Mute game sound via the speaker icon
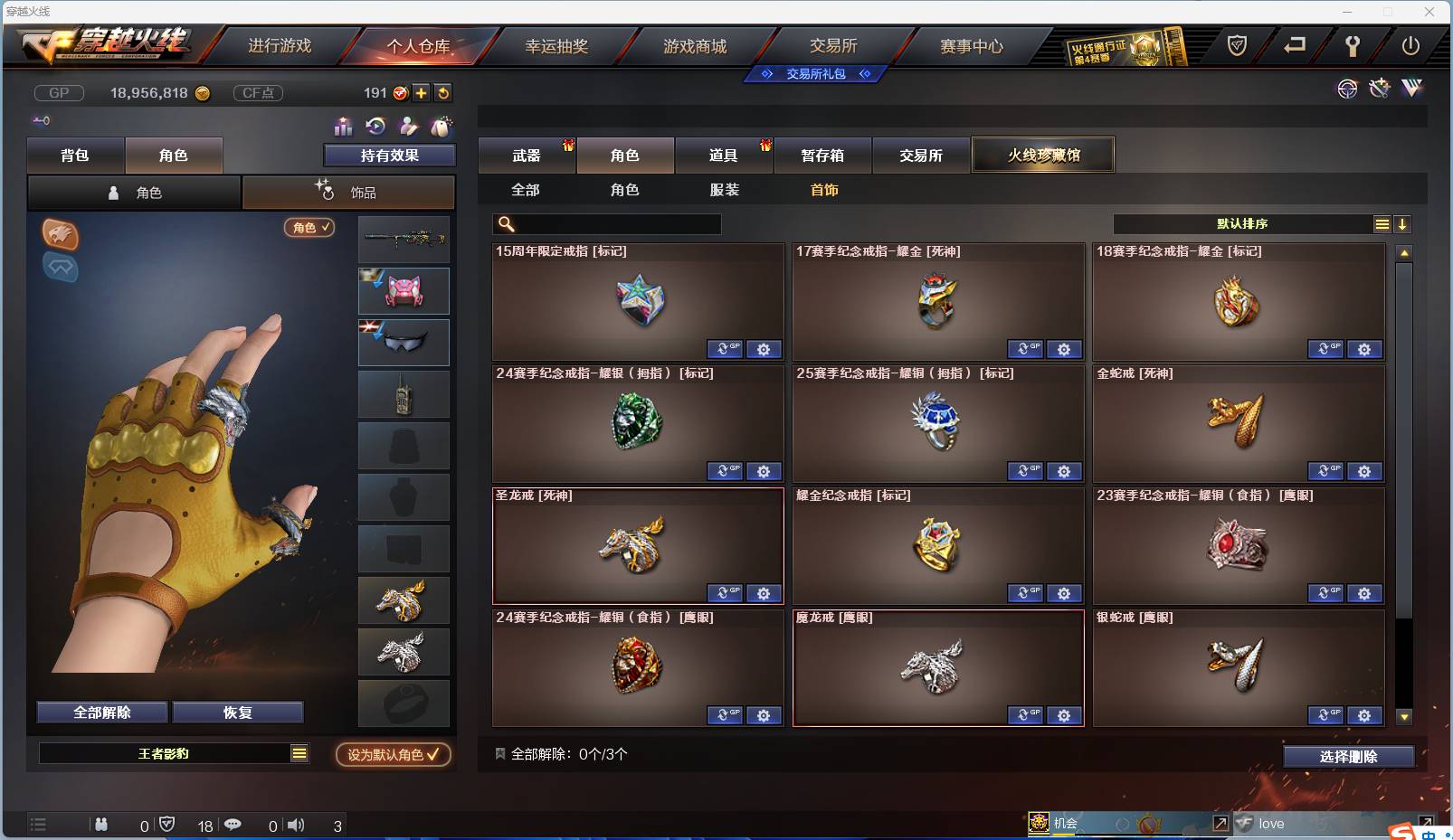Screen dimensions: 1453x840 tap(296, 825)
